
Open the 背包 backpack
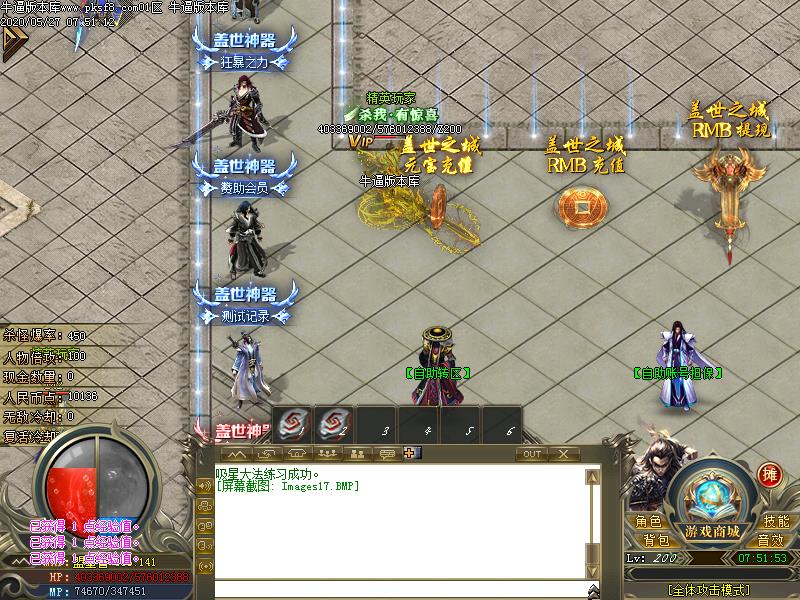pos(656,540)
